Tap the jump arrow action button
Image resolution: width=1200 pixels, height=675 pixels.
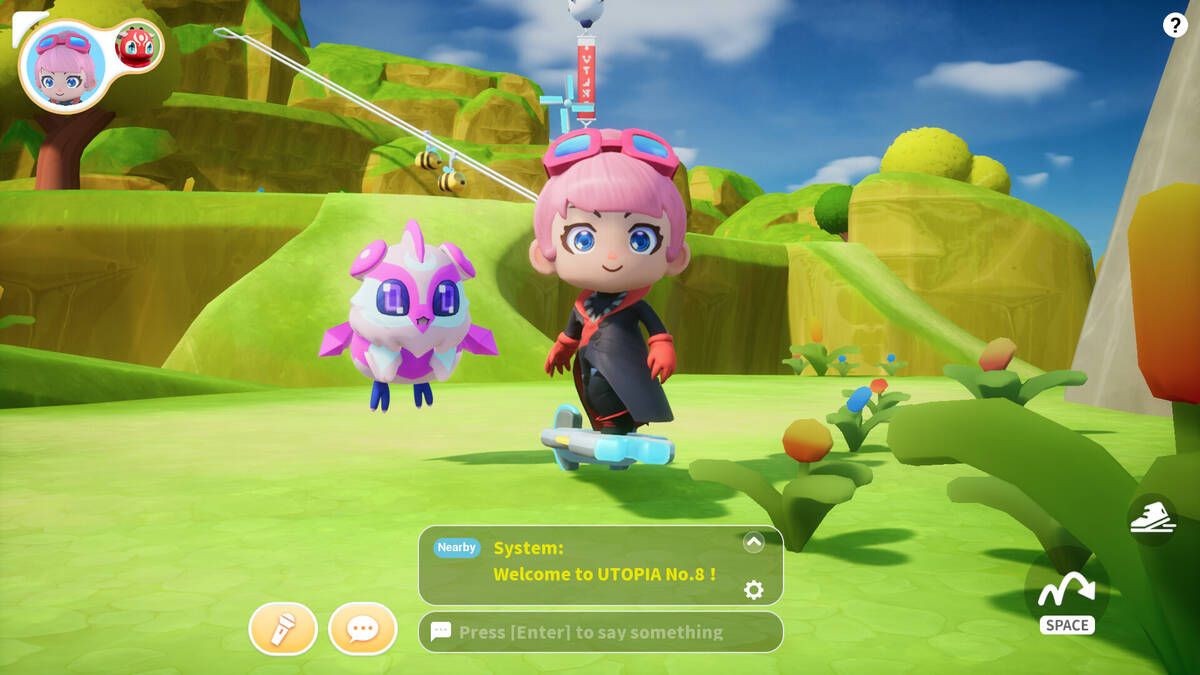[1066, 594]
